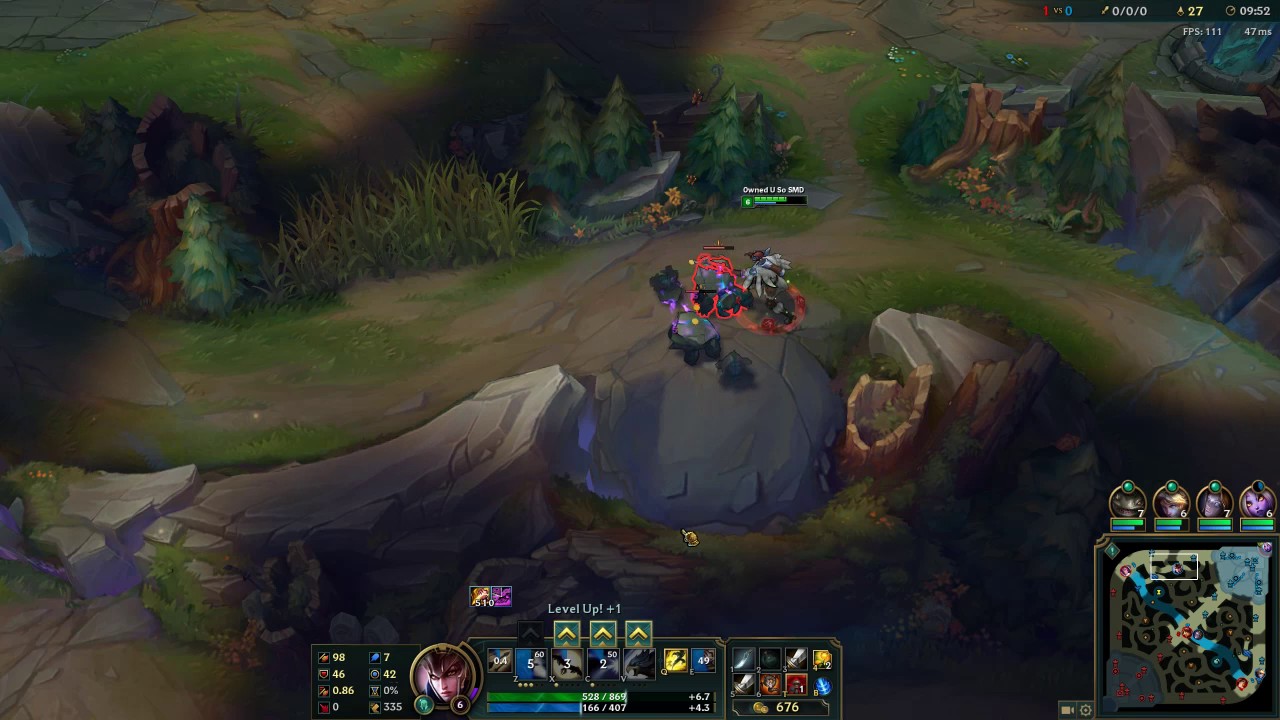
Task: Level up the V ultimate ability
Action: [x=638, y=633]
